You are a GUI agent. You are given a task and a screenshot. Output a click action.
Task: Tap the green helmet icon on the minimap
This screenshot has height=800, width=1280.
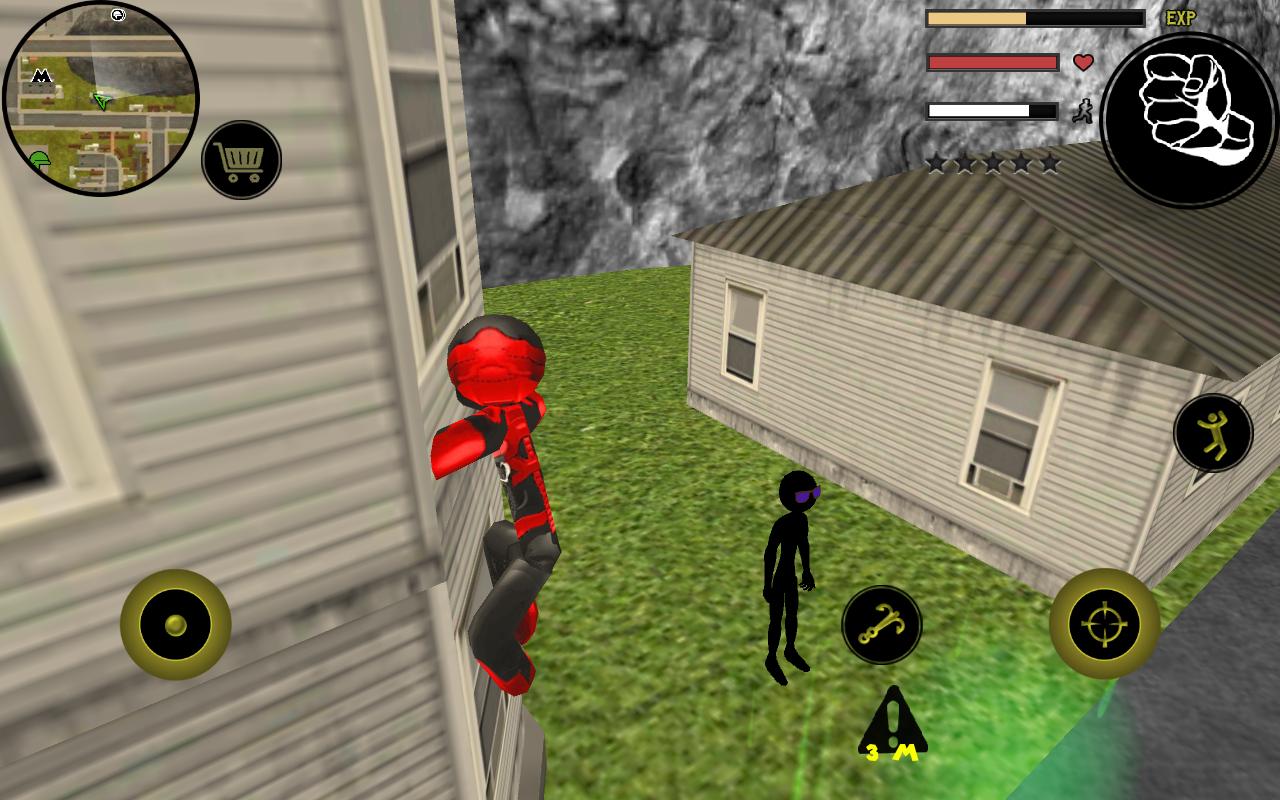click(40, 160)
